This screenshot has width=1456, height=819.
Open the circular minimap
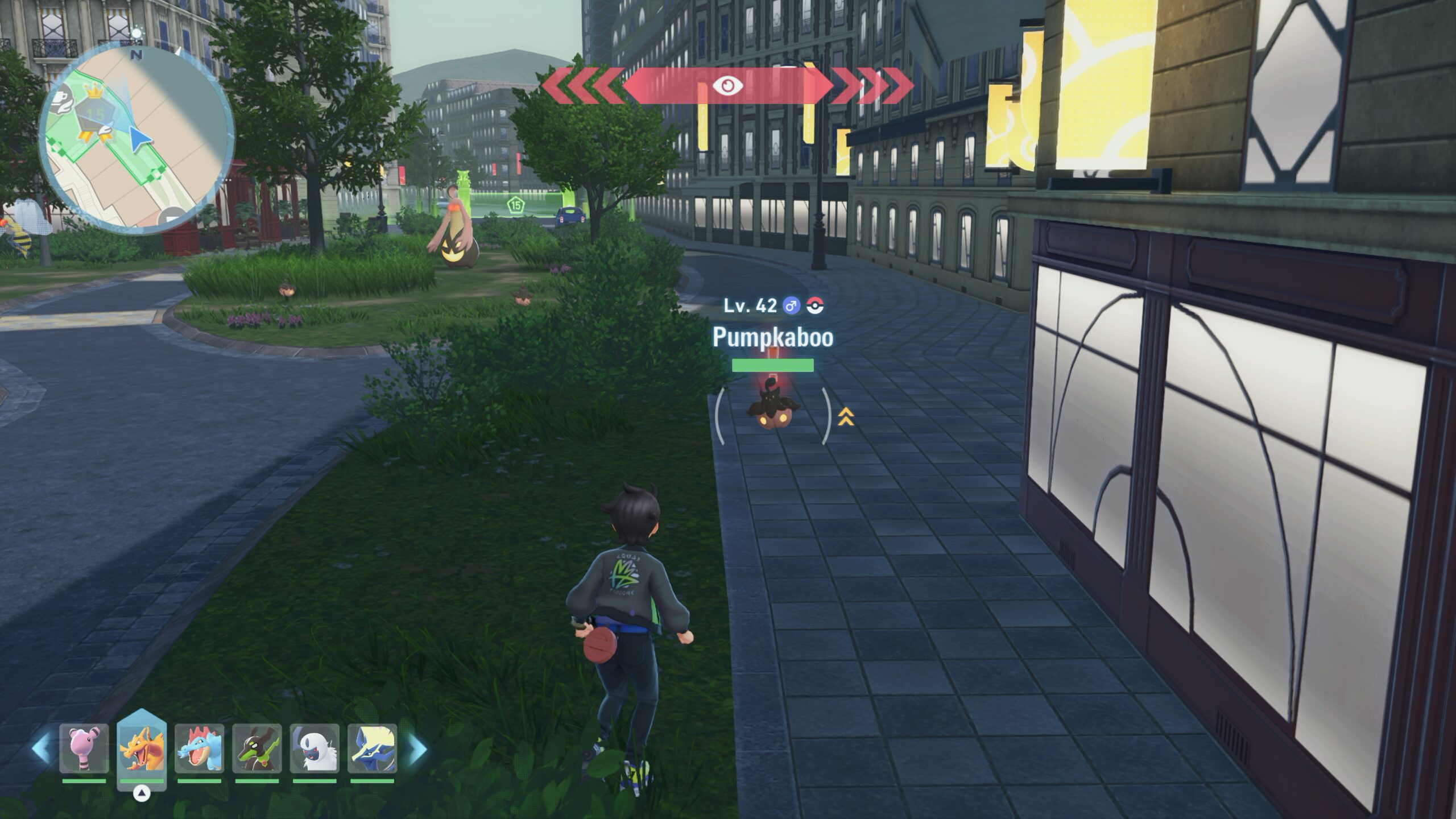(x=136, y=139)
